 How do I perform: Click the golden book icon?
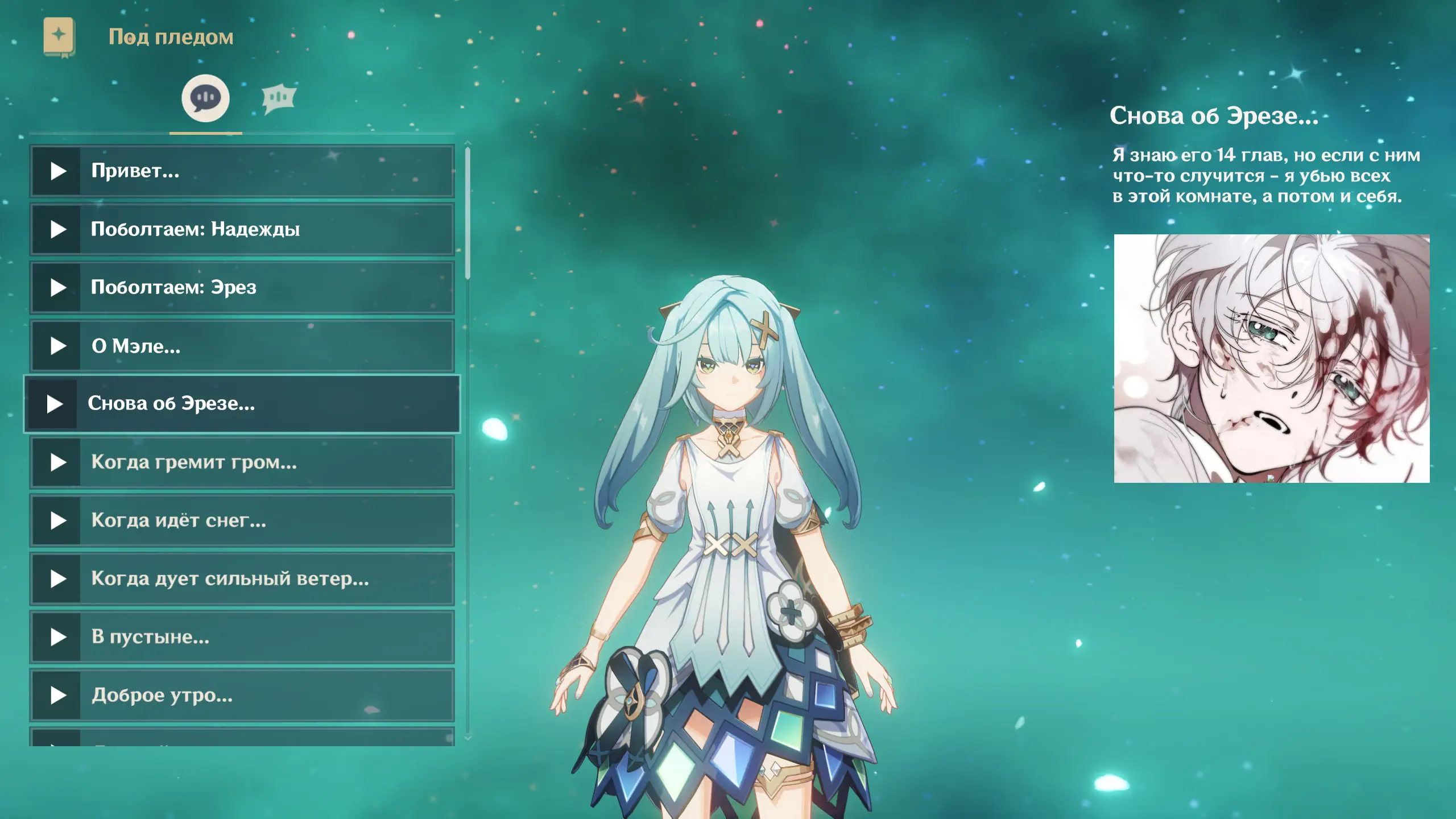tap(59, 37)
